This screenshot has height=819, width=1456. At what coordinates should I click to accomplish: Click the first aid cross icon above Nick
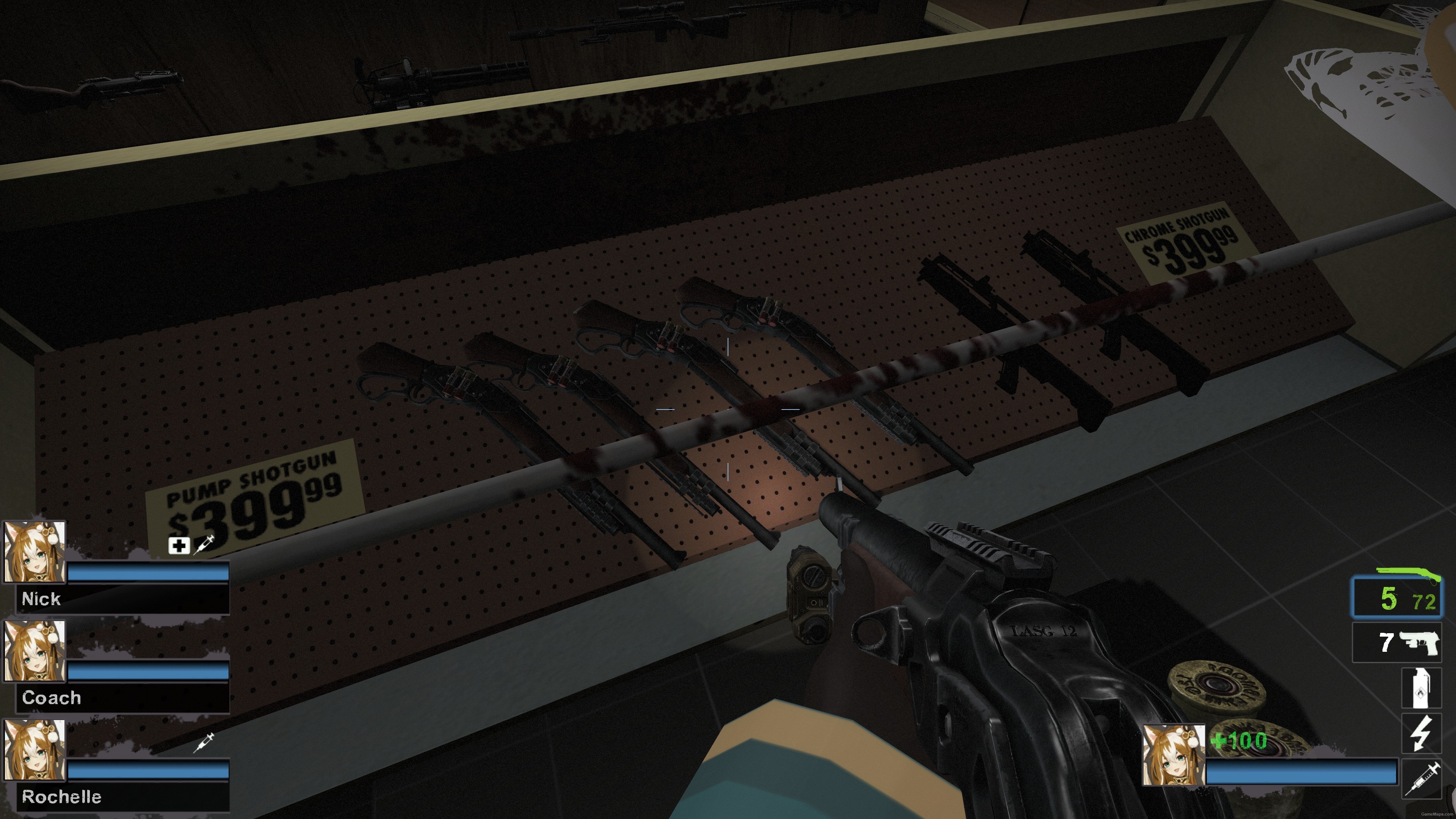coord(178,546)
